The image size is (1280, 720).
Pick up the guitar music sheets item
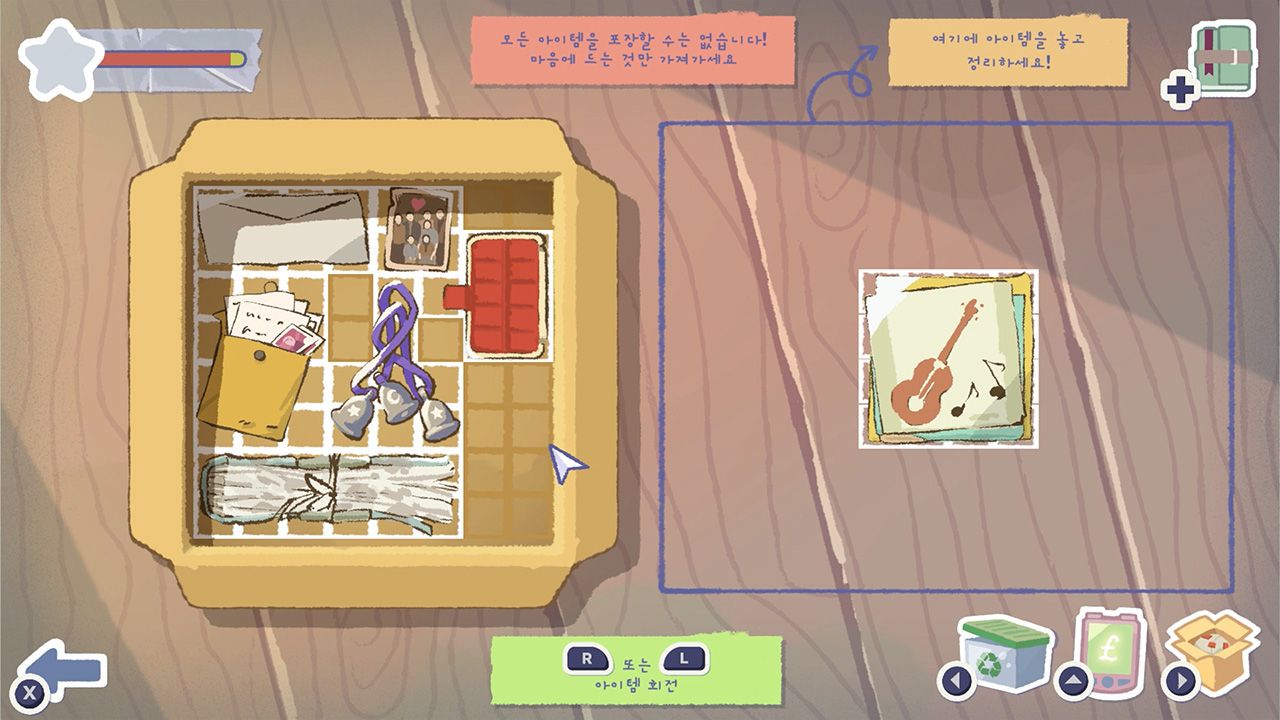[948, 359]
